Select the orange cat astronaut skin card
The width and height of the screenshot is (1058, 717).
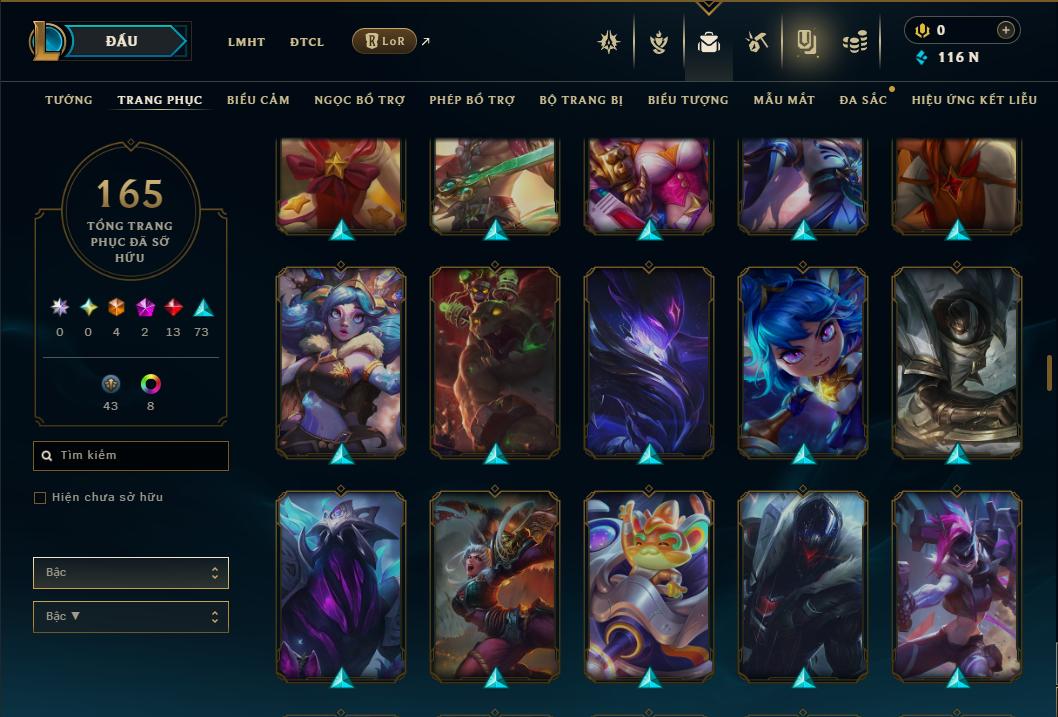[649, 586]
